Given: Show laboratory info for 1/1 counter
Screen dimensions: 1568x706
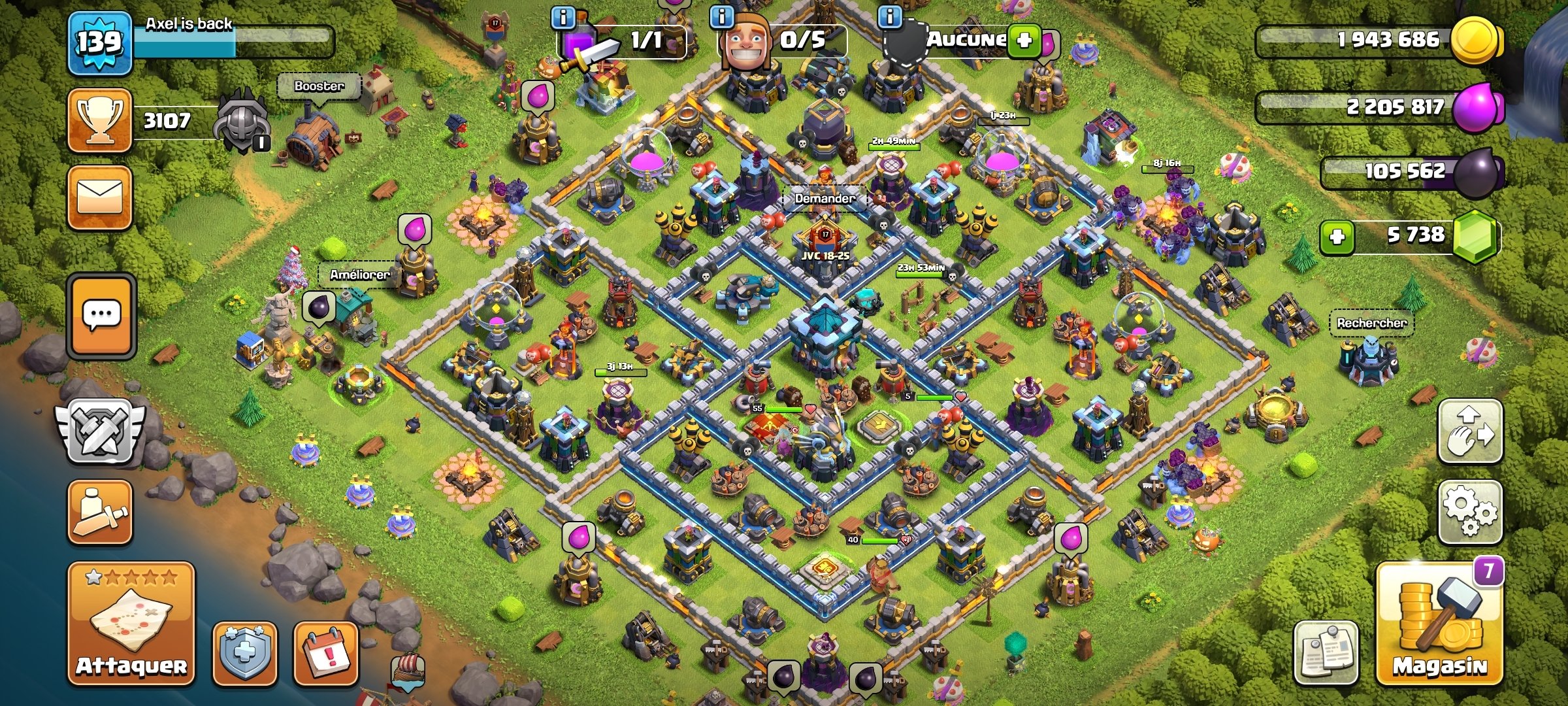Looking at the screenshot, I should (x=563, y=17).
